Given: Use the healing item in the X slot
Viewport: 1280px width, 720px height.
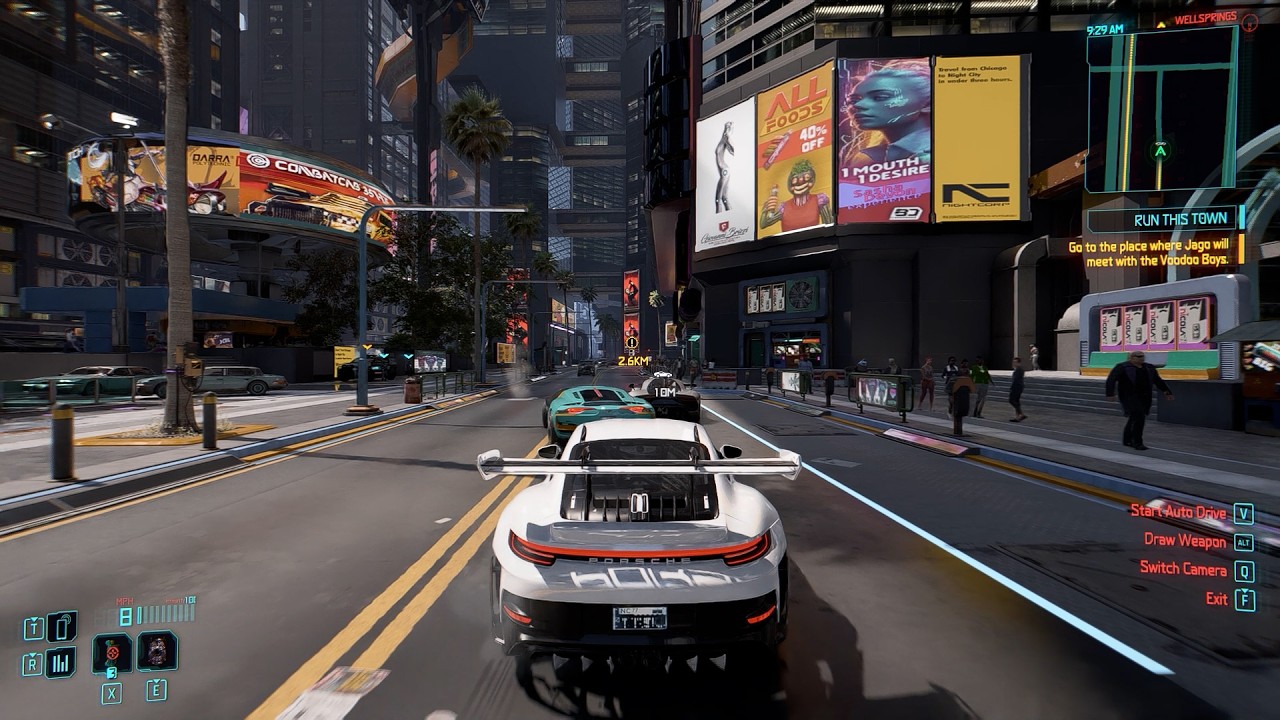Looking at the screenshot, I should [111, 654].
